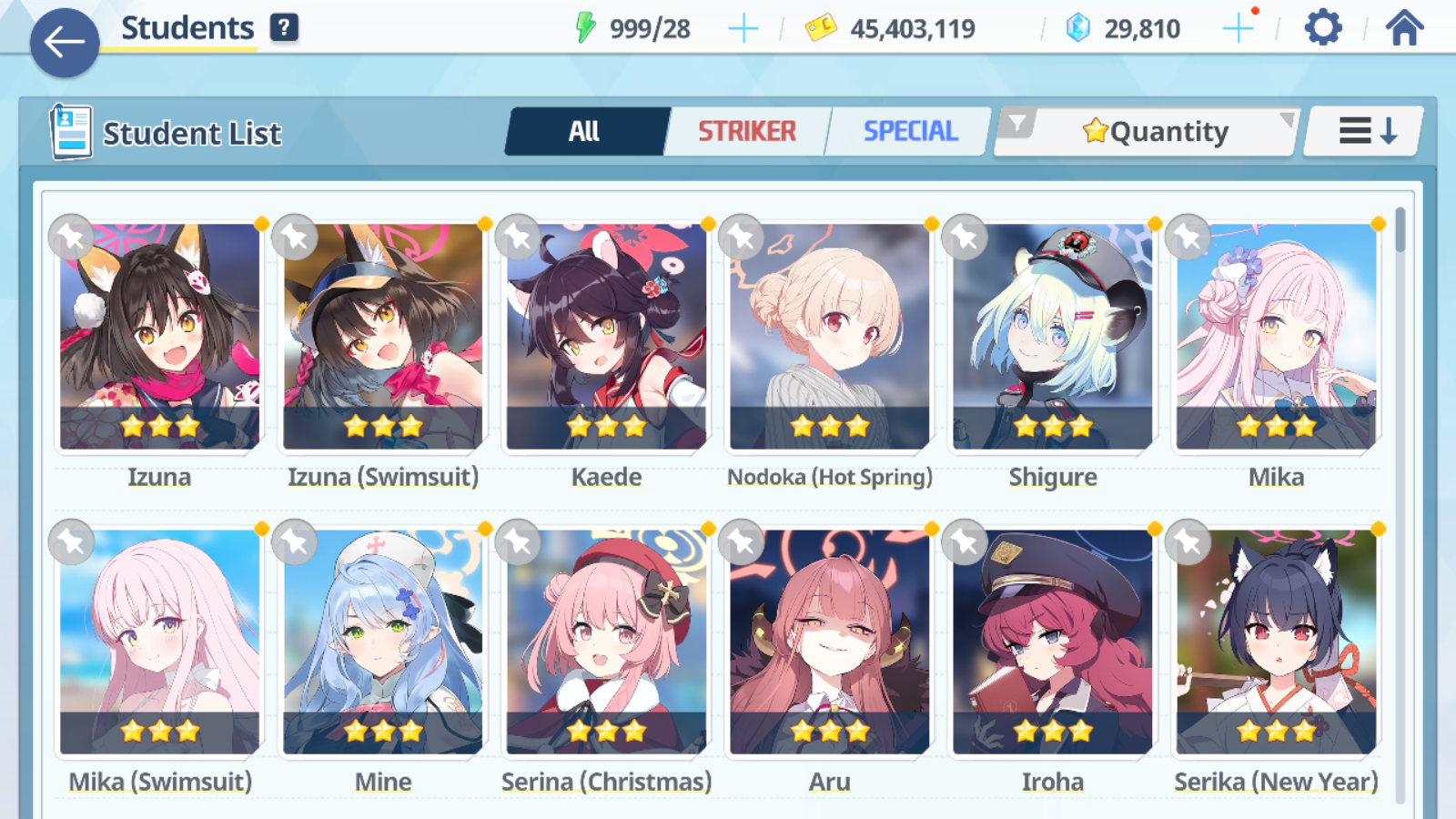
Task: Open Serina (Christmas)'s student portrait
Action: (x=606, y=637)
